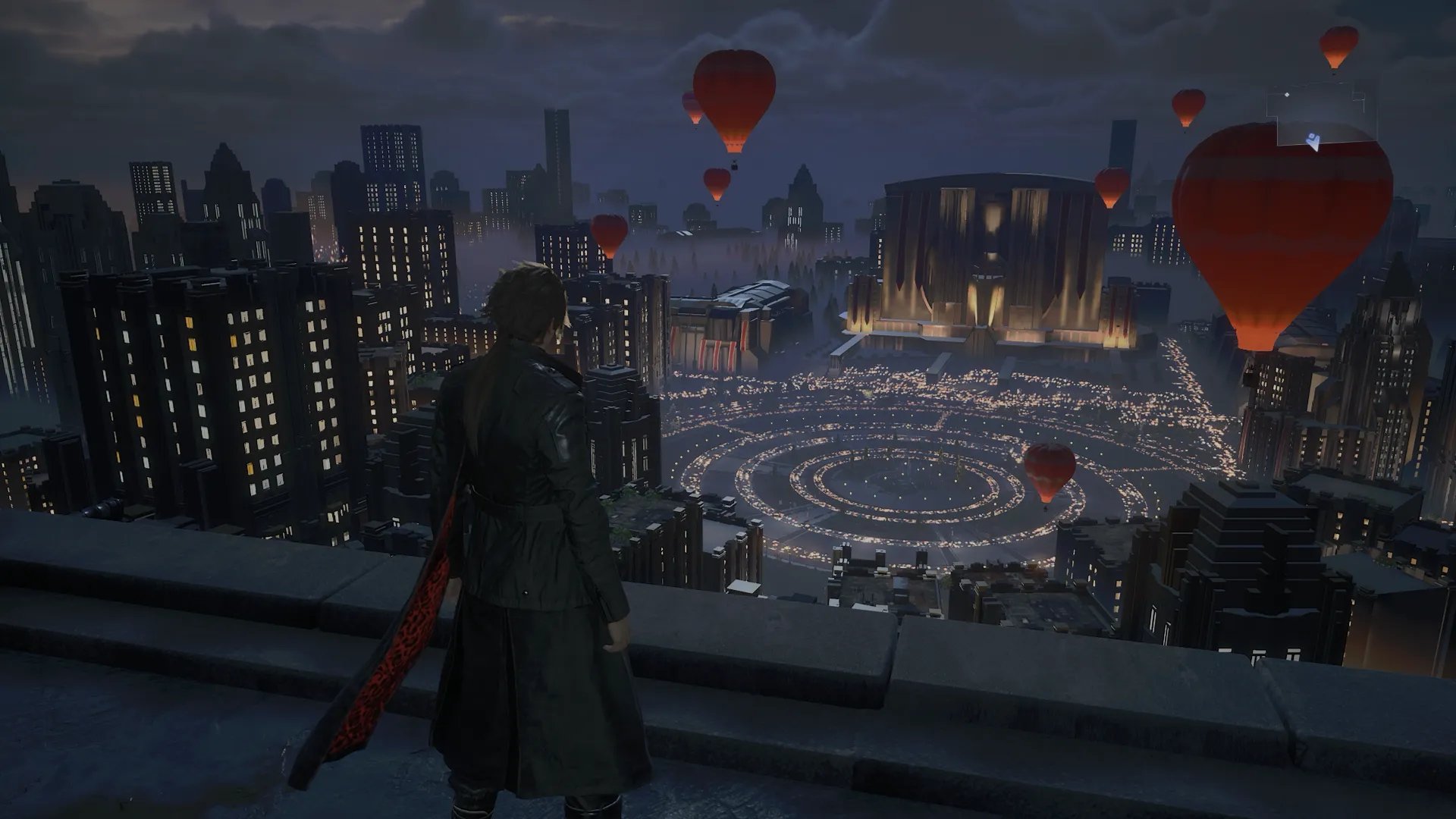This screenshot has height=819, width=1456.
Task: Select the blue player arrow on minimap
Action: (1315, 140)
